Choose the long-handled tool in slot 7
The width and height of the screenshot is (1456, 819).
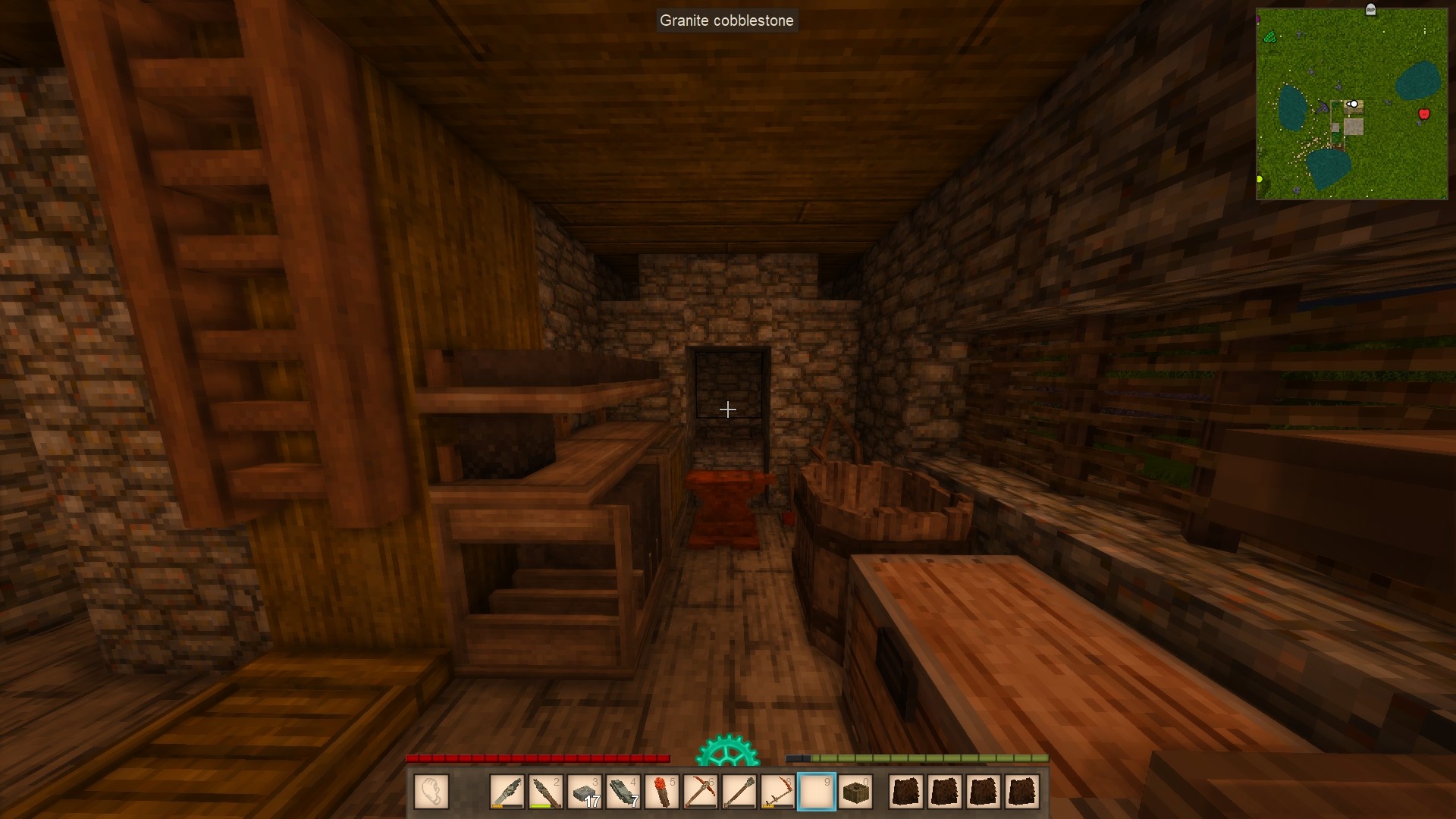click(x=739, y=792)
